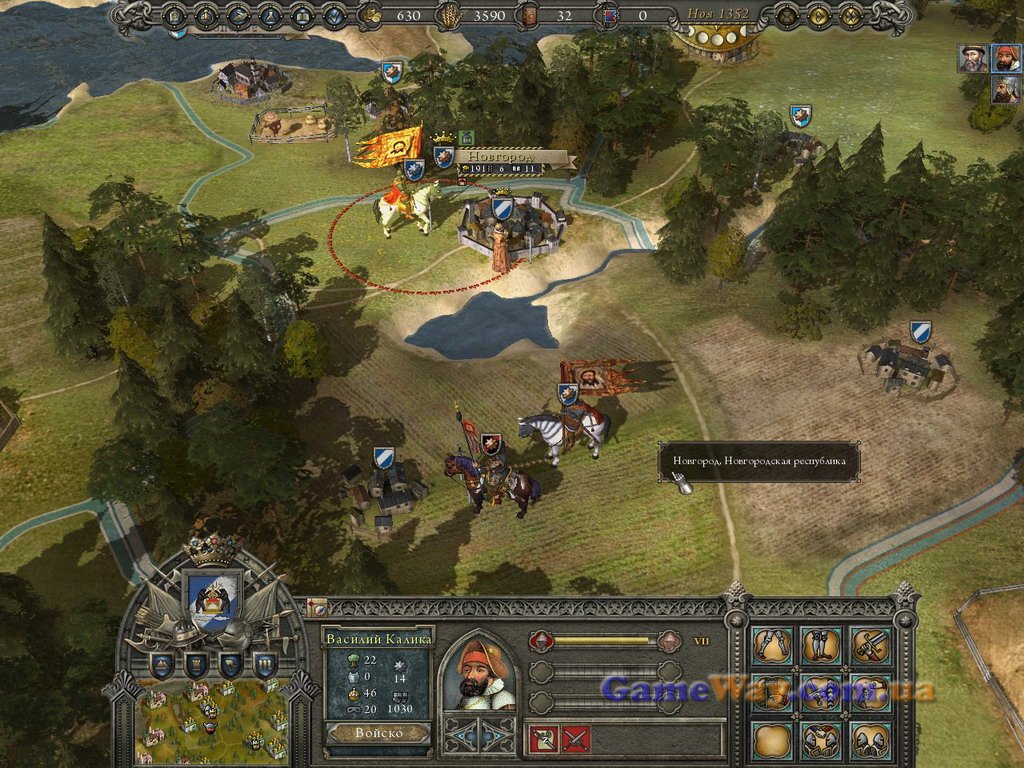Open the first round menu button in top bar
Image resolution: width=1024 pixels, height=768 pixels.
point(173,16)
